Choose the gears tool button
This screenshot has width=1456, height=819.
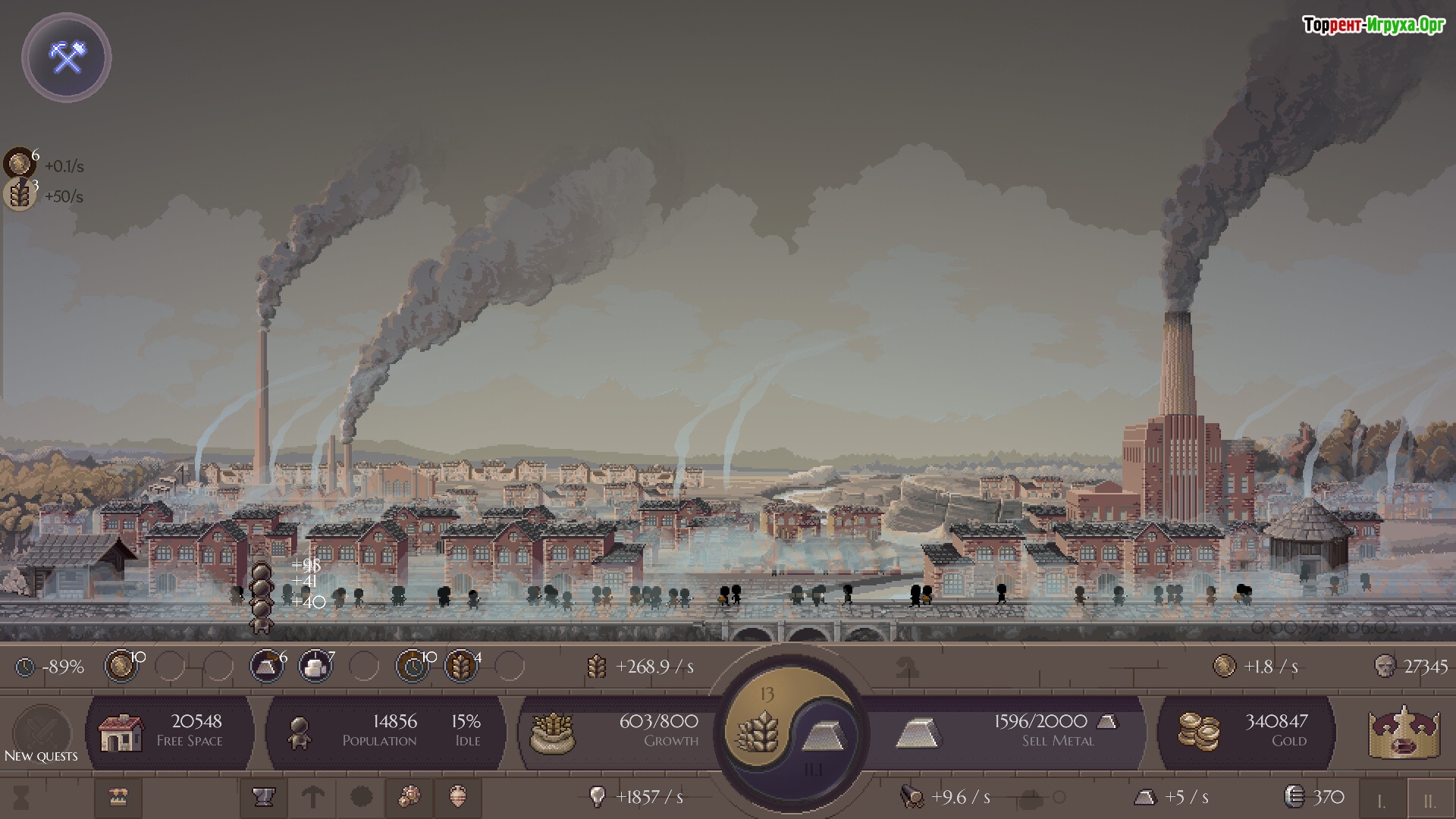(x=409, y=797)
